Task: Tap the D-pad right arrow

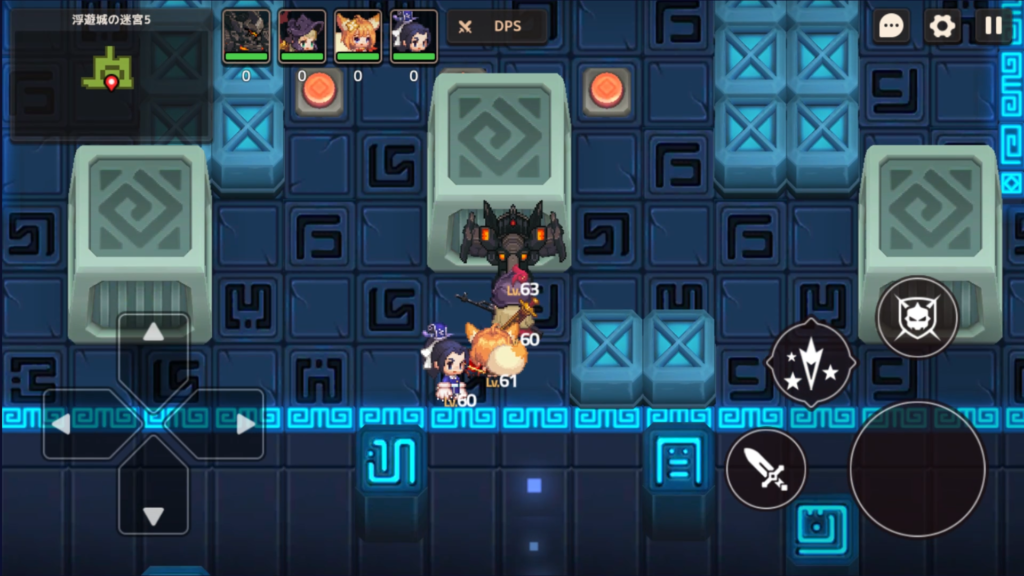Action: 244,424
